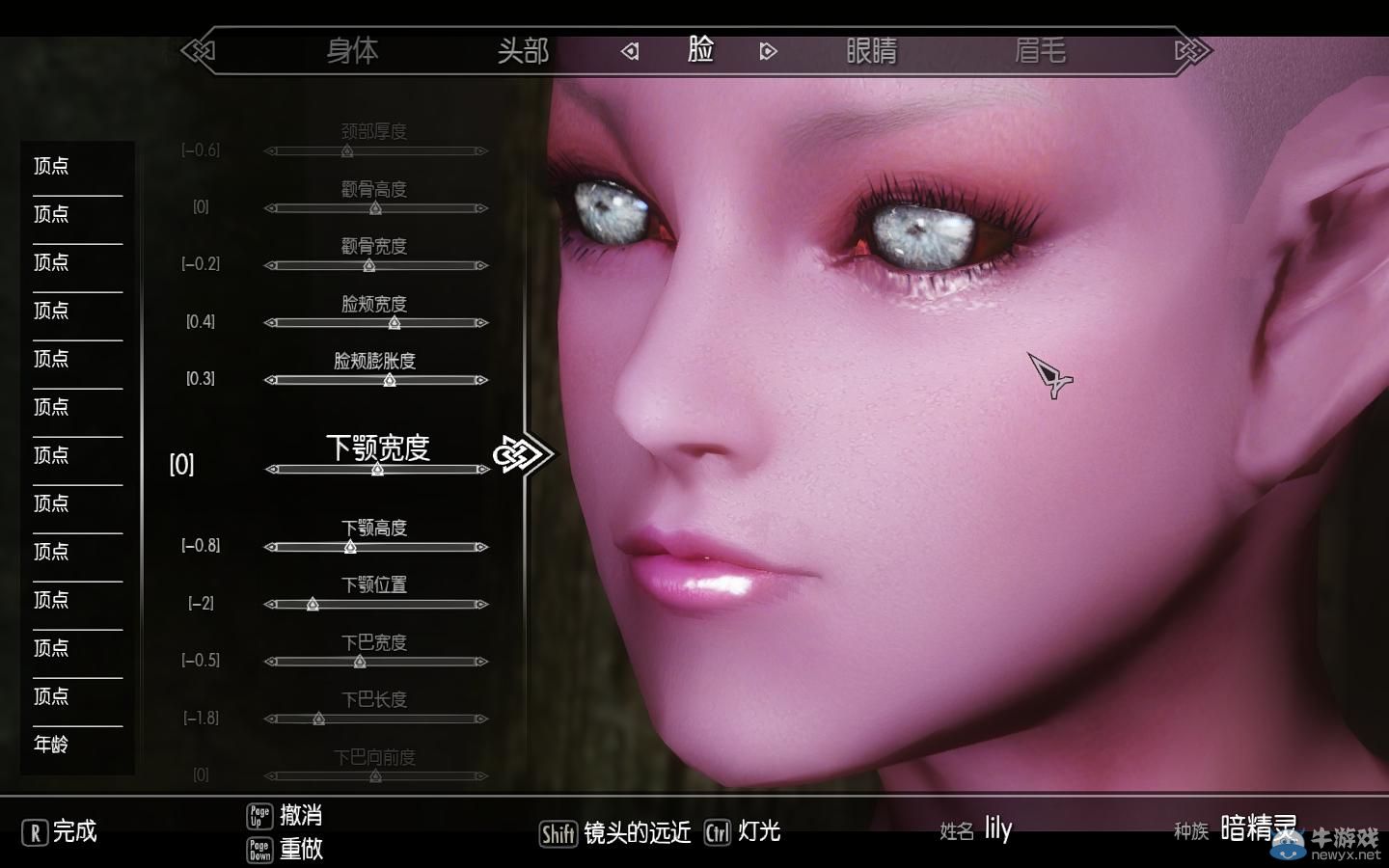This screenshot has width=1389, height=868.
Task: Click the Ctrl key icon near 灯光
Action: (x=718, y=833)
